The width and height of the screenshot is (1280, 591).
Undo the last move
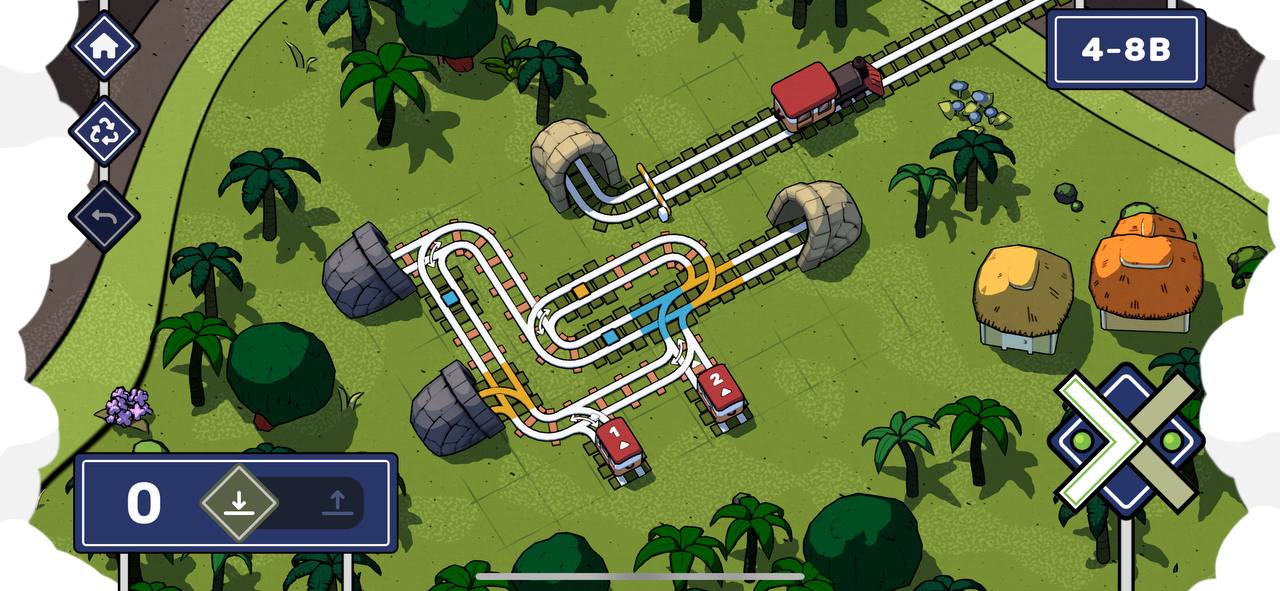pyautogui.click(x=104, y=216)
